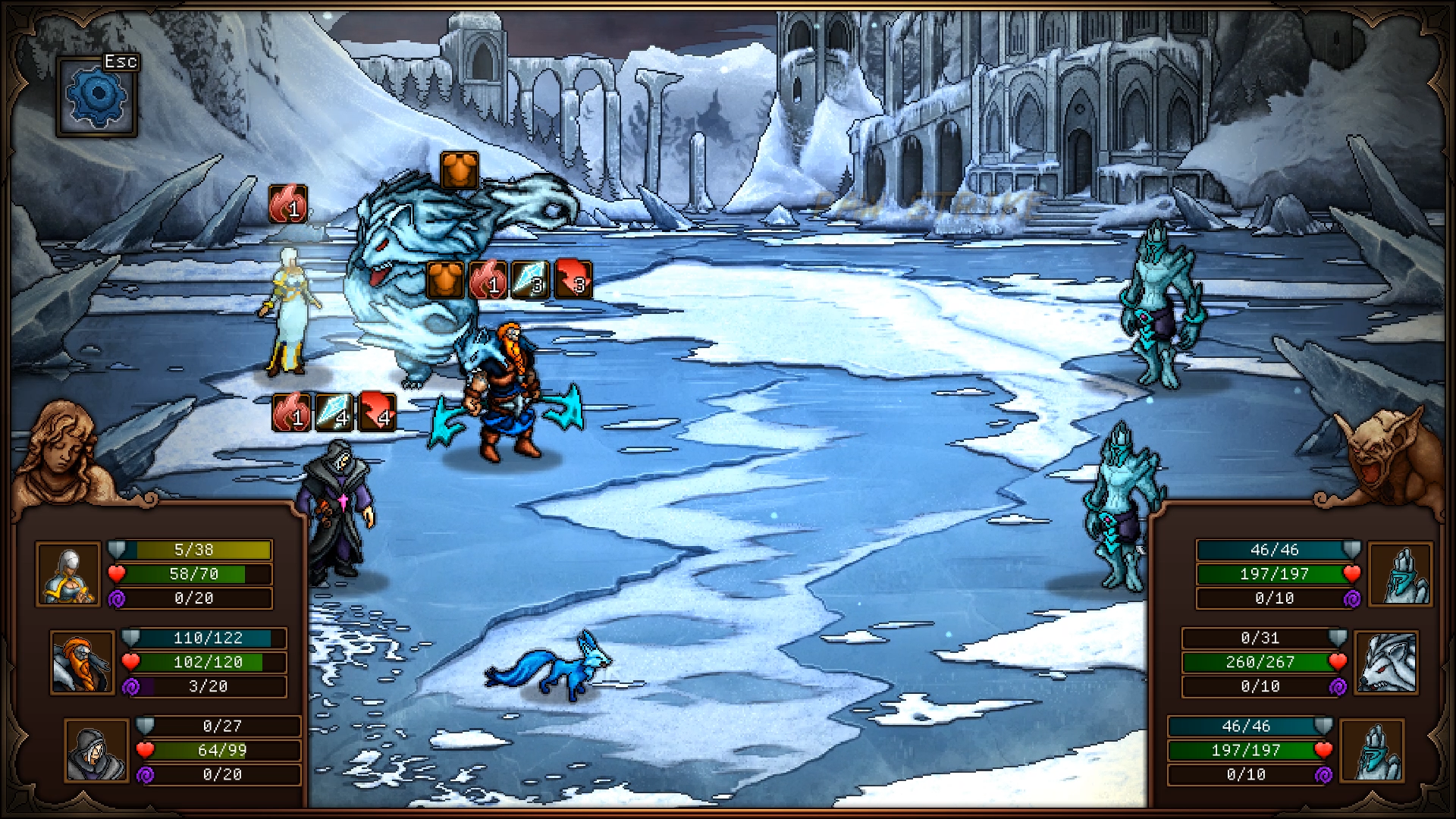Target the white frost beast enemy portrait

(1386, 662)
